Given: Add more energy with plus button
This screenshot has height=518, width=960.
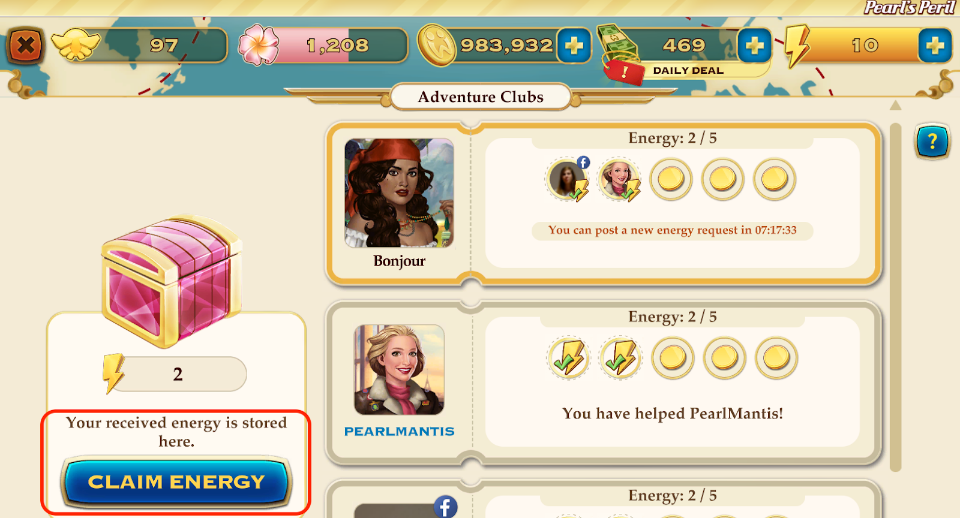Looking at the screenshot, I should pyautogui.click(x=934, y=45).
